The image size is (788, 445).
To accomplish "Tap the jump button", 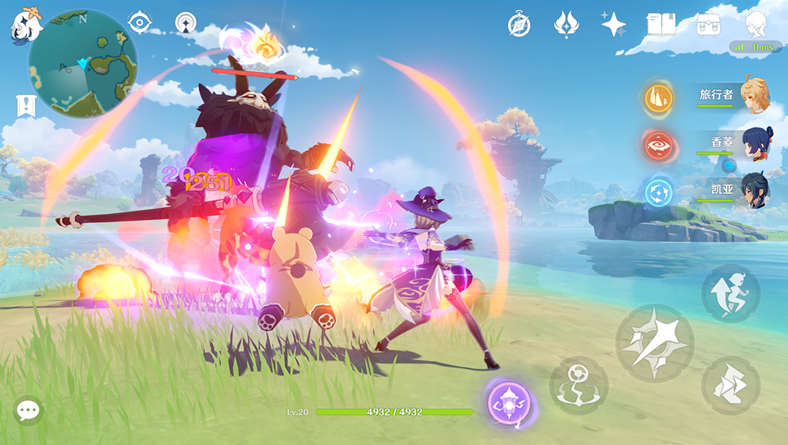I will click(x=730, y=293).
